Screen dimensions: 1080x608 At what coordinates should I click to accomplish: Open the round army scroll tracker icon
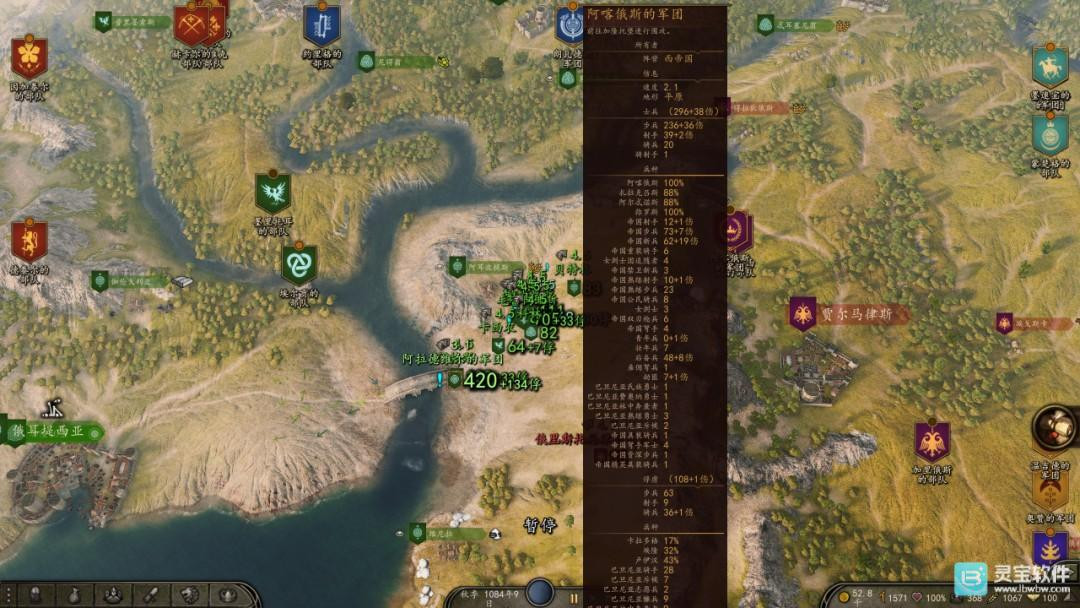[x=1054, y=428]
